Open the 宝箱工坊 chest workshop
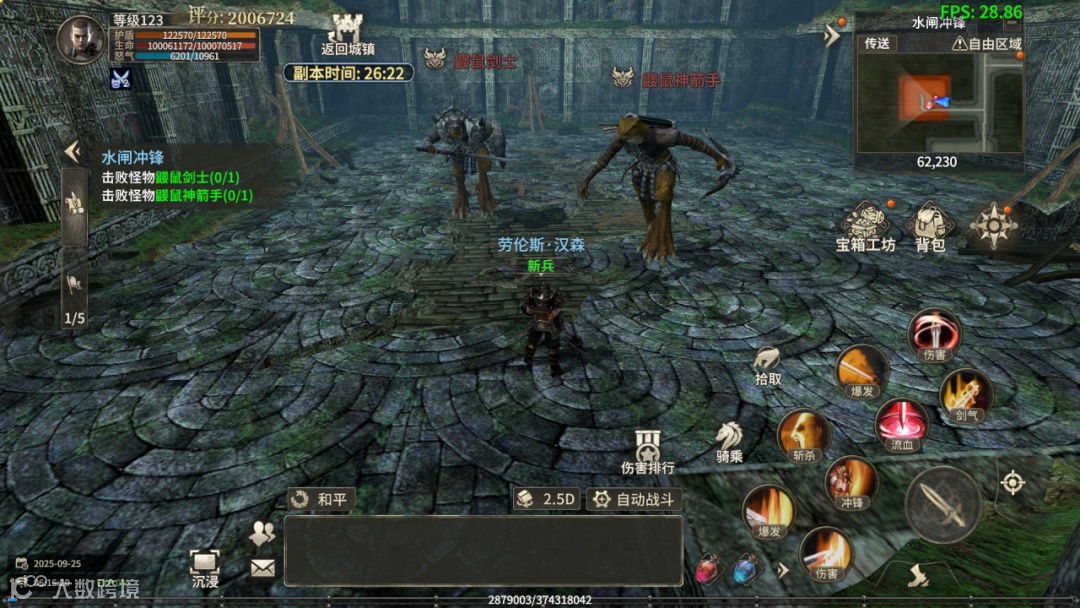The height and width of the screenshot is (608, 1080). [x=866, y=226]
